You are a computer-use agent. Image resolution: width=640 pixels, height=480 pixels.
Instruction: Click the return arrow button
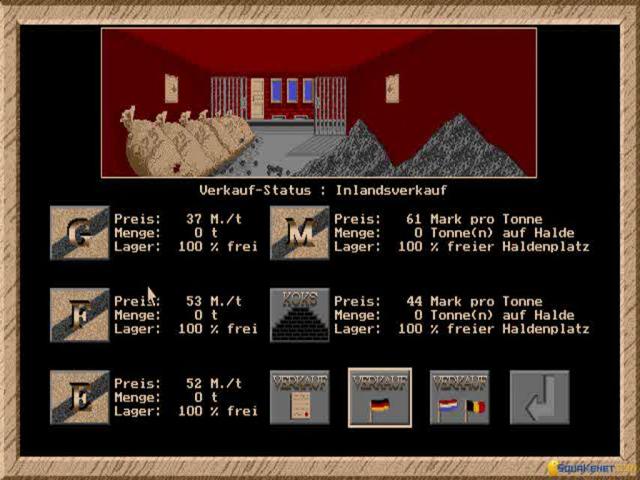(539, 397)
